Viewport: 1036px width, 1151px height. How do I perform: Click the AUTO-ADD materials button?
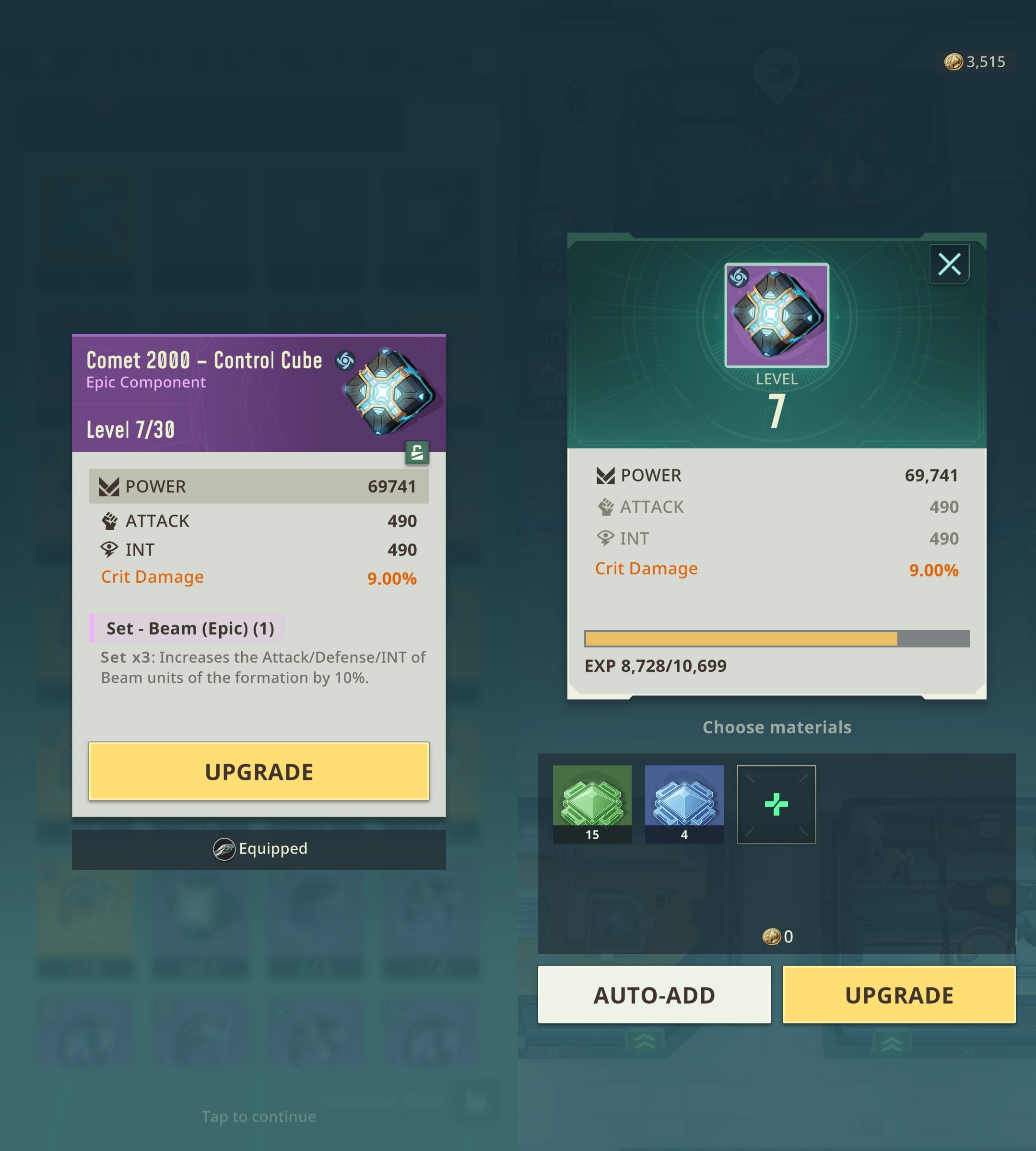pyautogui.click(x=654, y=995)
